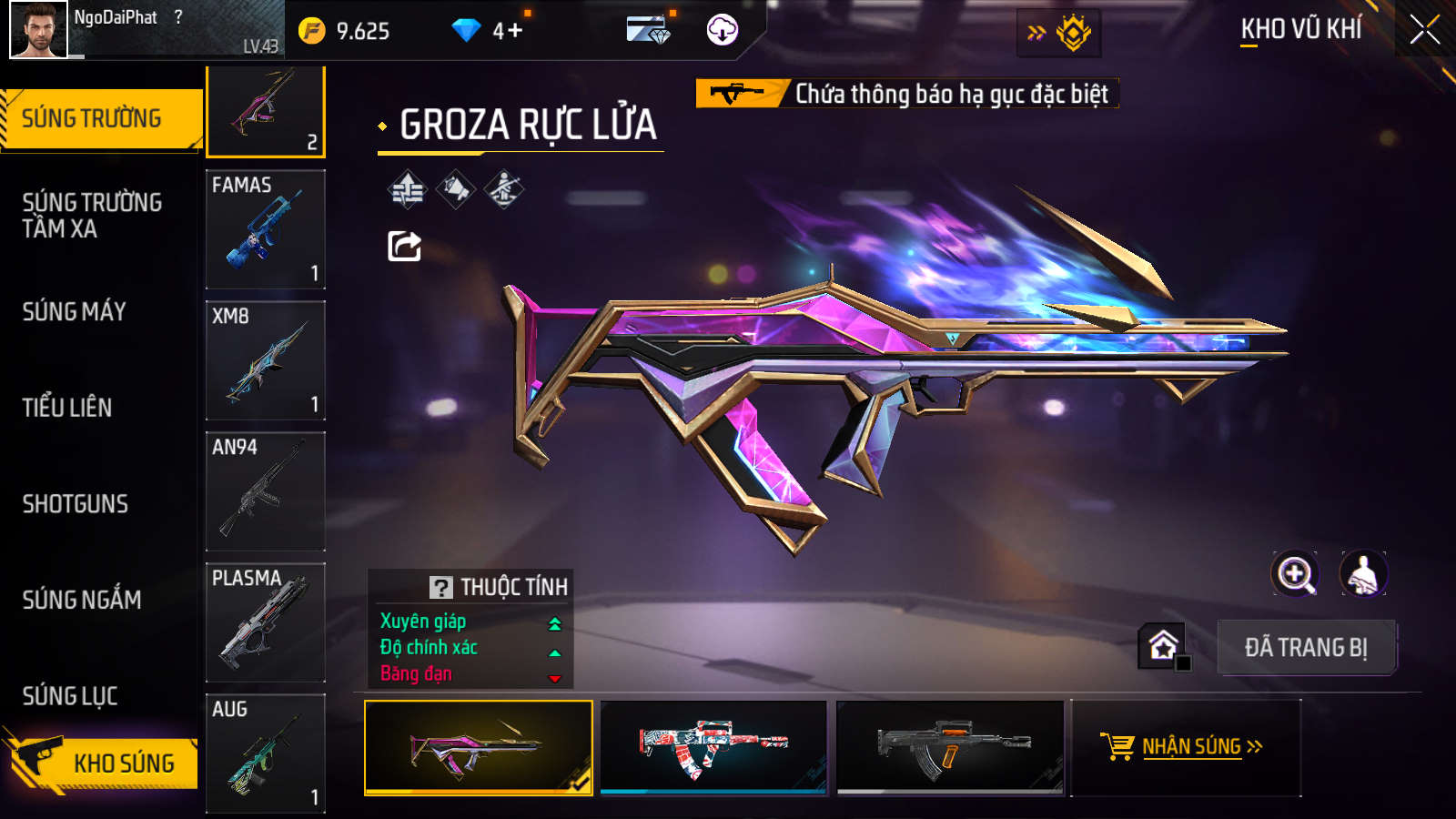1456x819 pixels.
Task: Switch to the Súng Ngắm category
Action: pyautogui.click(x=82, y=600)
